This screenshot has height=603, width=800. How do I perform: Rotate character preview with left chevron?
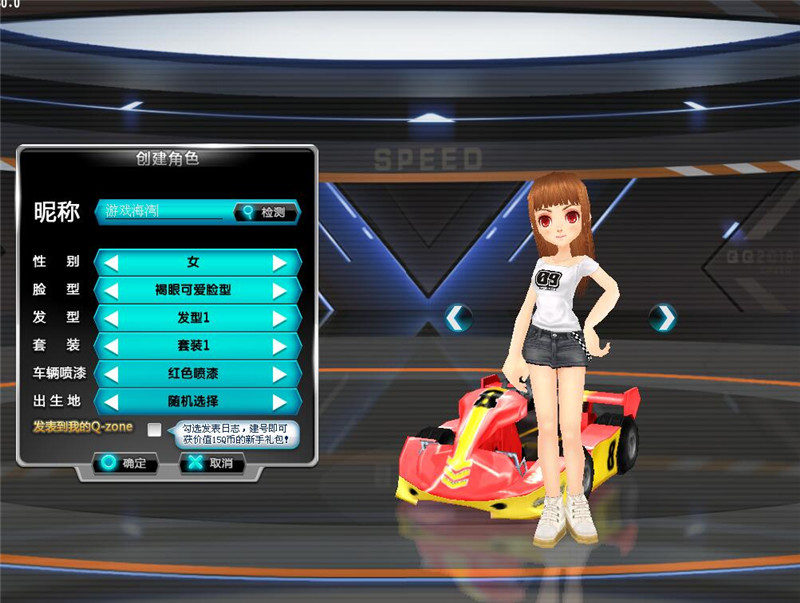point(458,318)
